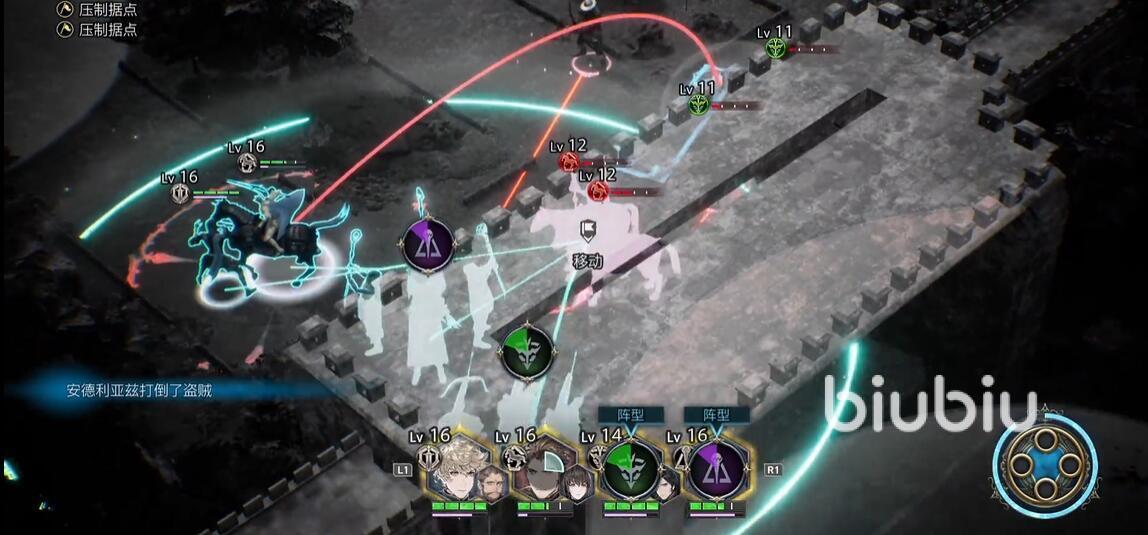Viewport: 1148px width, 535px height.
Task: Click the 移动 move destination flag marker
Action: coord(588,232)
